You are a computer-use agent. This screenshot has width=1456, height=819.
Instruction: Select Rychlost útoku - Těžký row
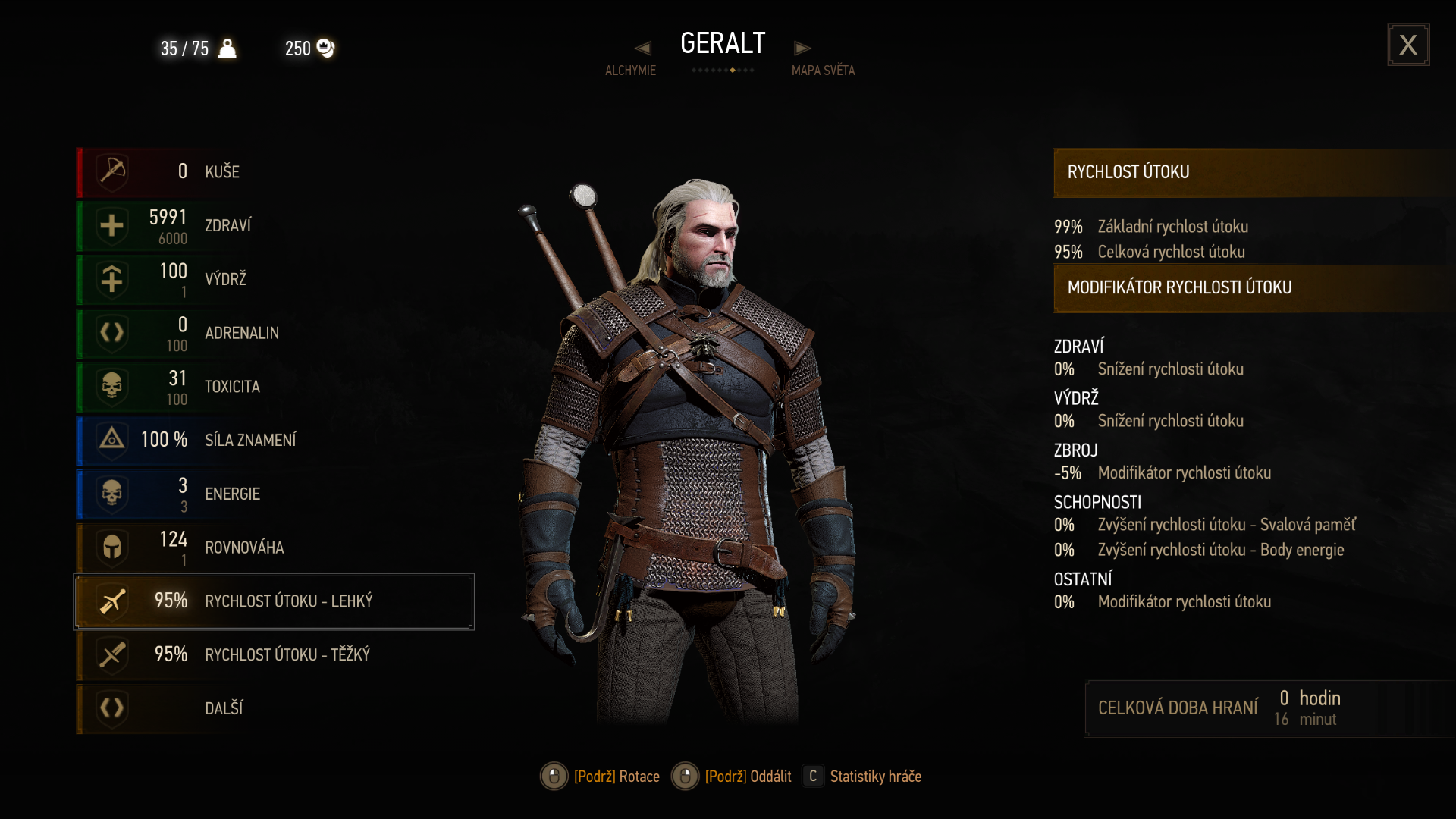[273, 654]
